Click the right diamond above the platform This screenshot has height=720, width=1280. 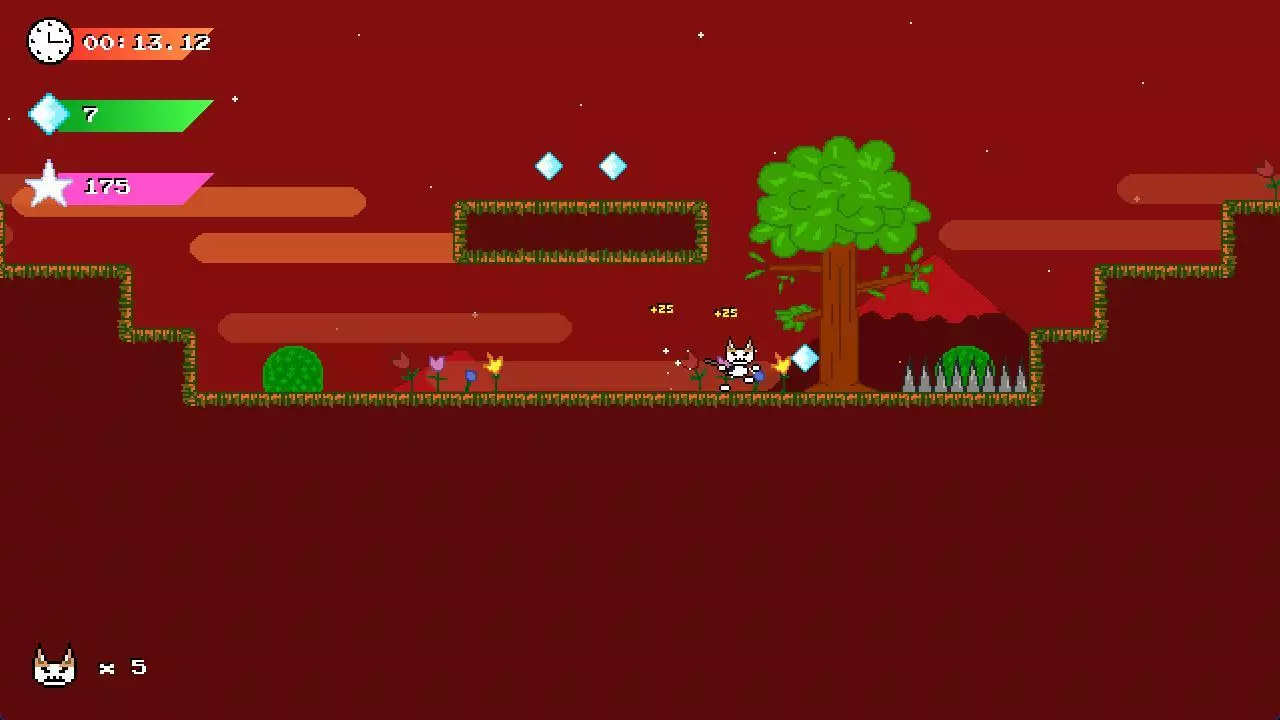pyautogui.click(x=613, y=166)
